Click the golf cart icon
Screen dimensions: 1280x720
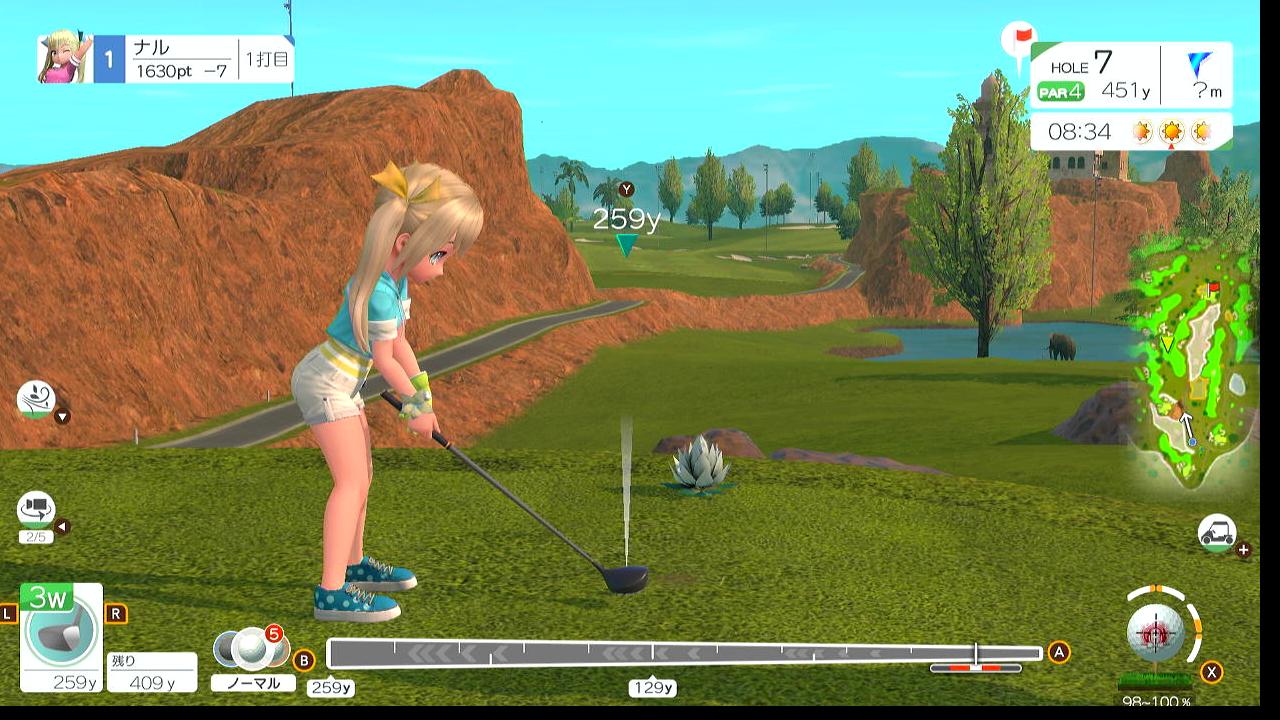pos(1216,533)
